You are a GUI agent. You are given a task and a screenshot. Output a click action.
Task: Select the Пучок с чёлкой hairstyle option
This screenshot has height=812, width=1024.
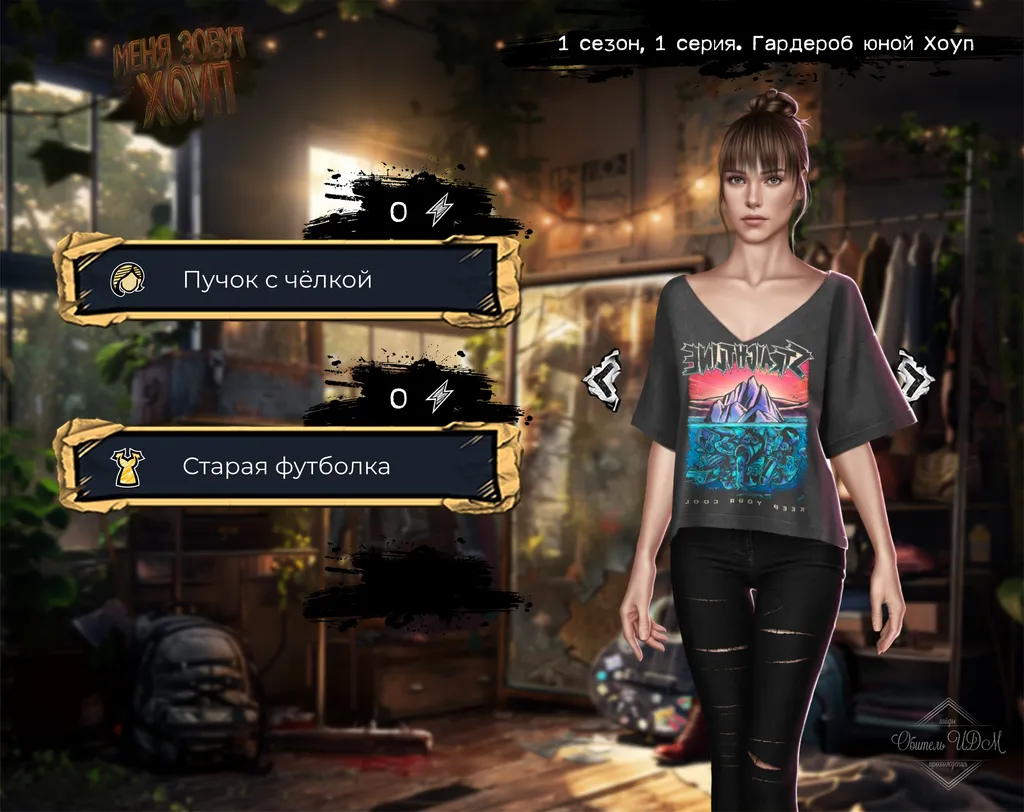click(x=288, y=279)
